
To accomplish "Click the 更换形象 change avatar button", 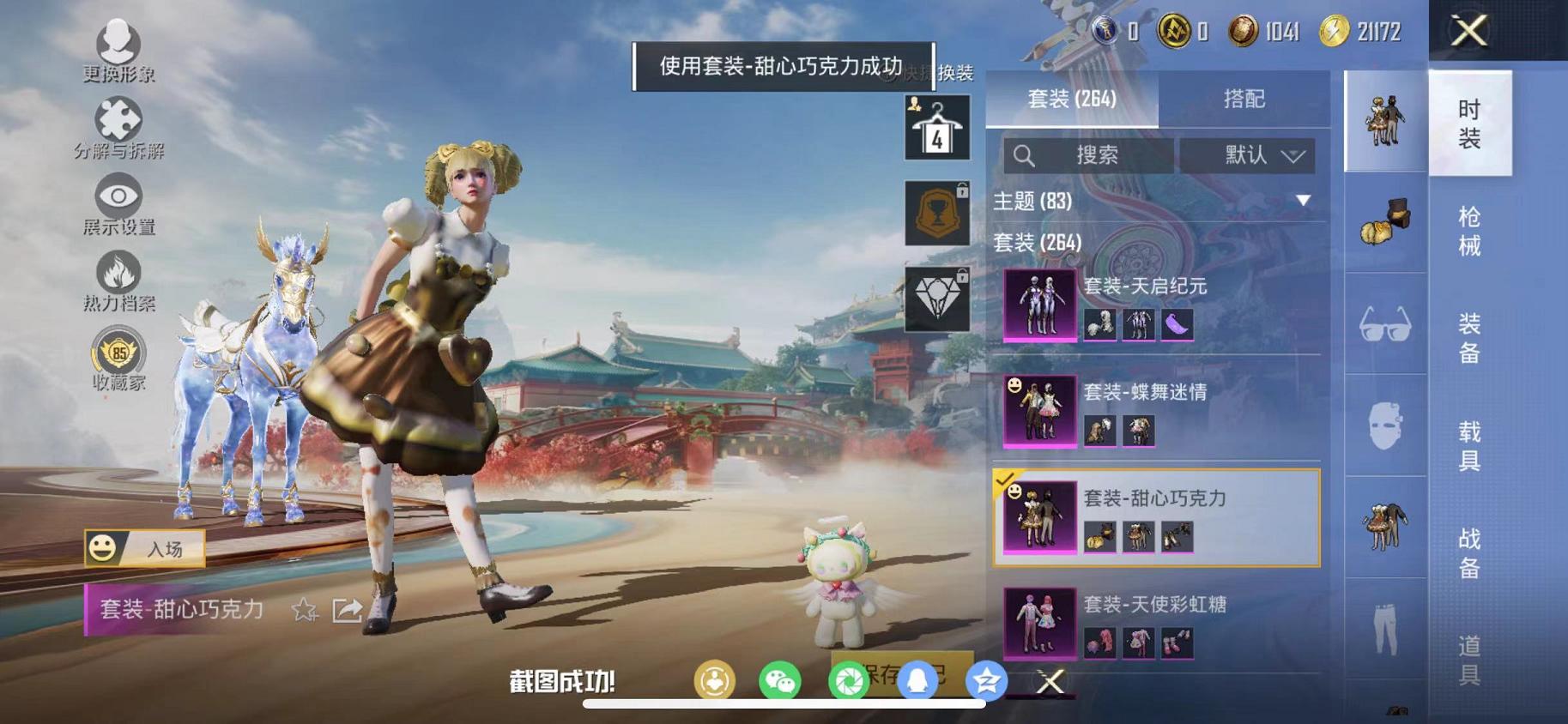I will [117, 41].
